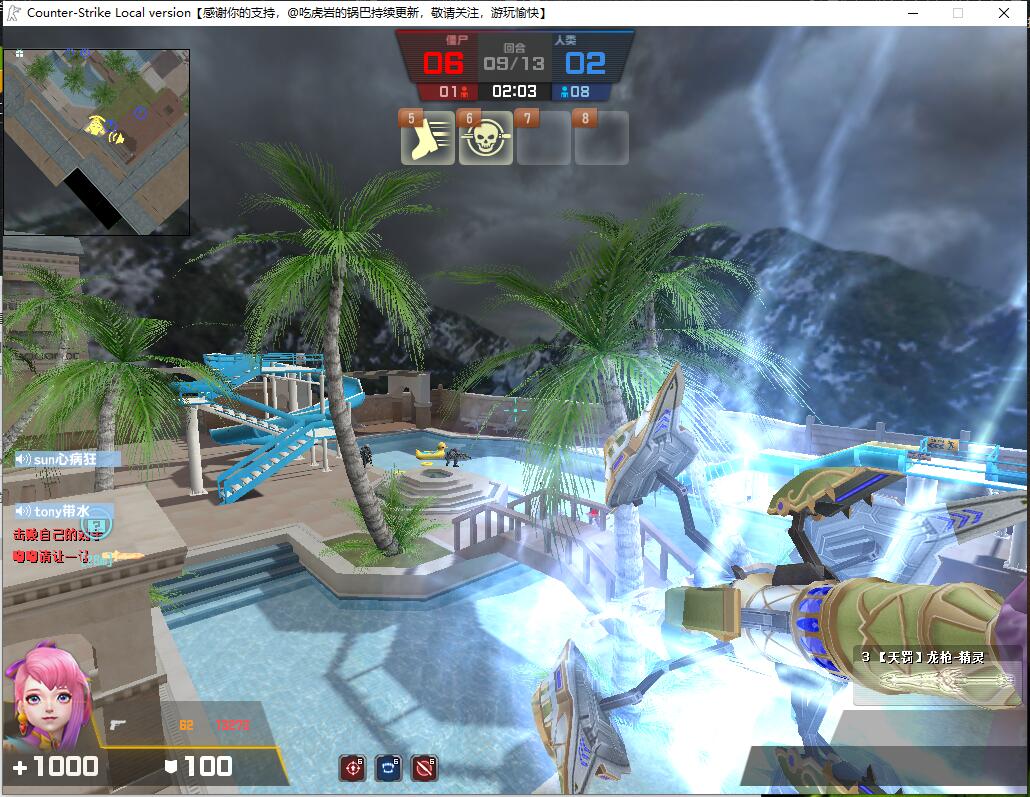Activate the skull skill in slot 6
Screen dimensions: 1030x797
pyautogui.click(x=485, y=139)
